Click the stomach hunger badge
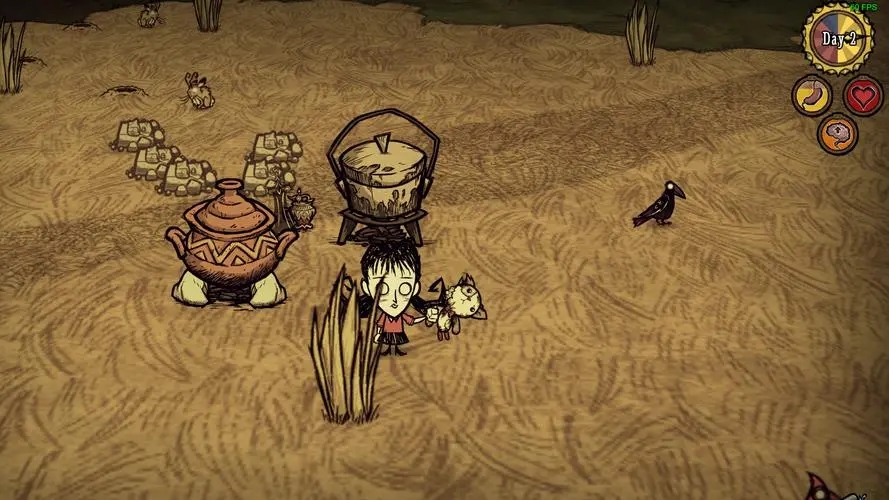The height and width of the screenshot is (500, 889). tap(811, 96)
